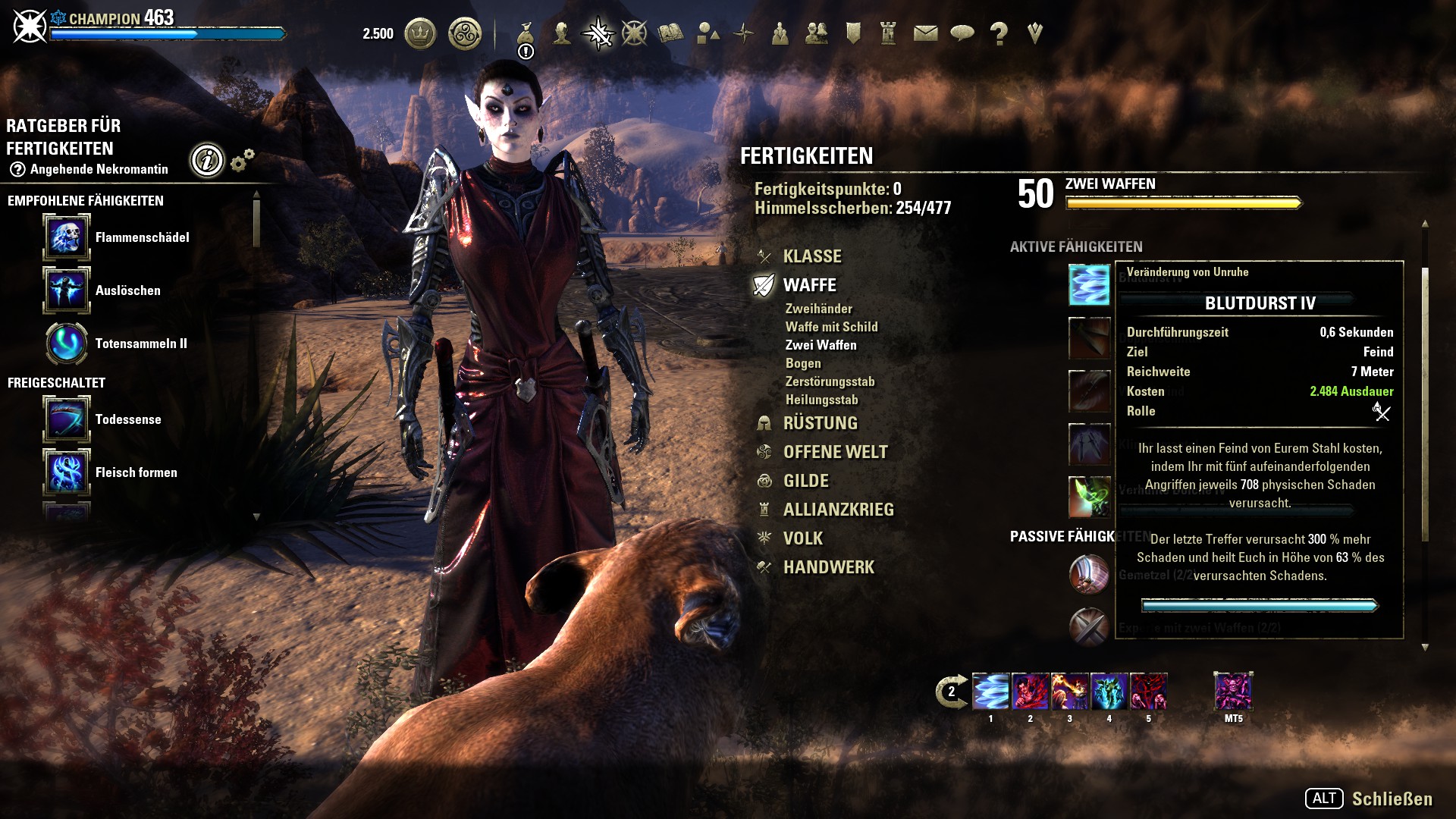The height and width of the screenshot is (819, 1456).
Task: Open the skill advisor settings gears
Action: (x=243, y=160)
